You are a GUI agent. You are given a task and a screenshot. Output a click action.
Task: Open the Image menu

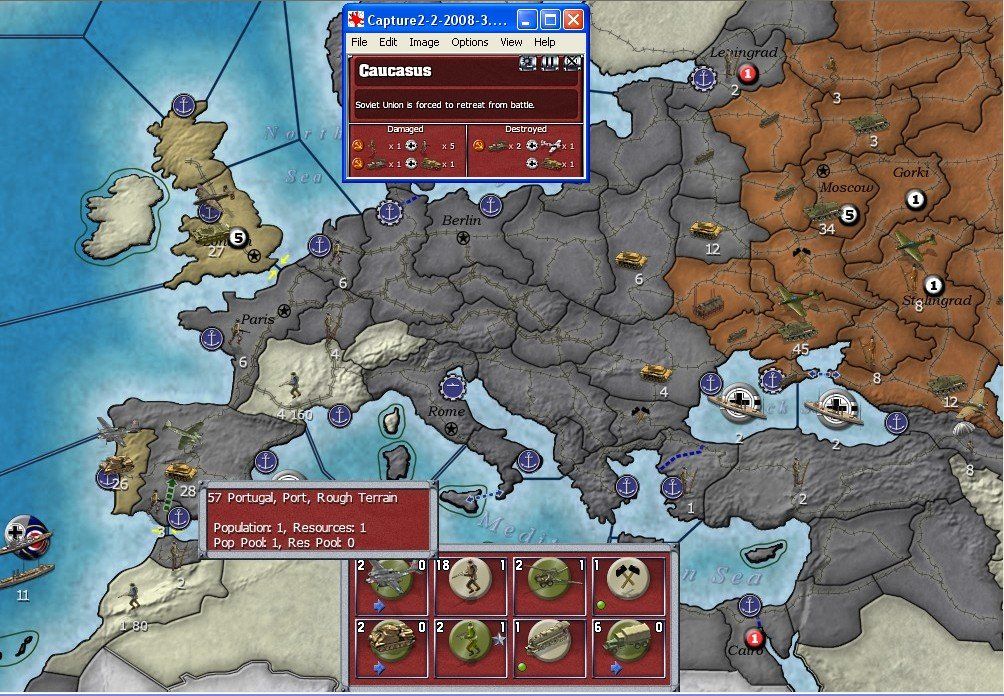click(424, 42)
